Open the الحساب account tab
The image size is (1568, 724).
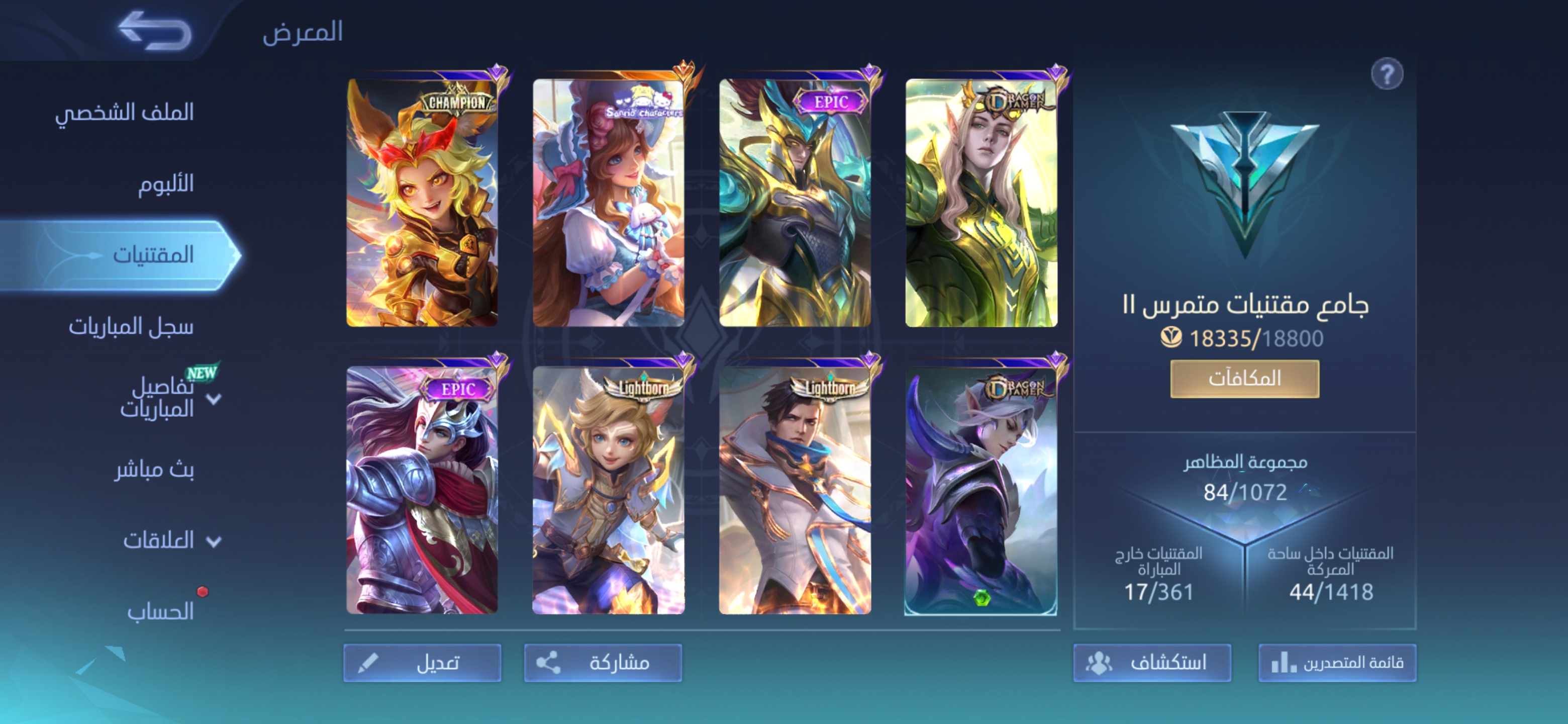tap(160, 611)
